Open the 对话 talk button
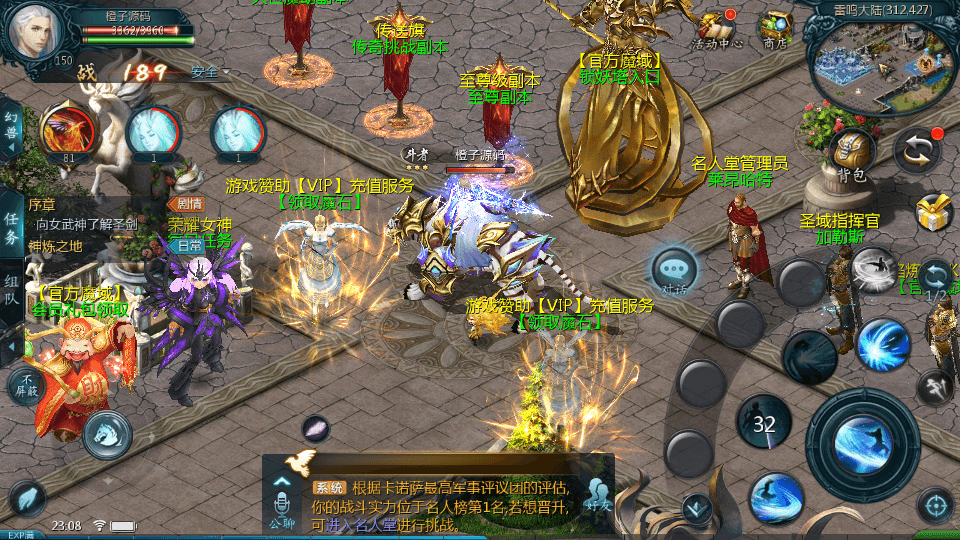960x540 pixels. [x=674, y=271]
